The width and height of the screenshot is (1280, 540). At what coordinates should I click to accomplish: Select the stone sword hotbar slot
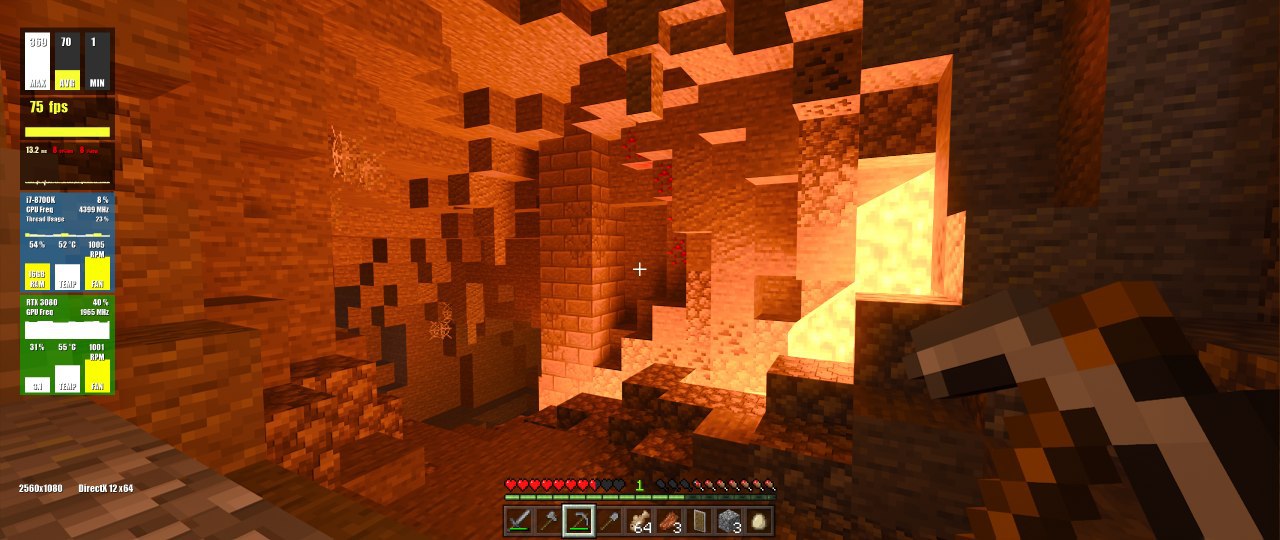[518, 520]
